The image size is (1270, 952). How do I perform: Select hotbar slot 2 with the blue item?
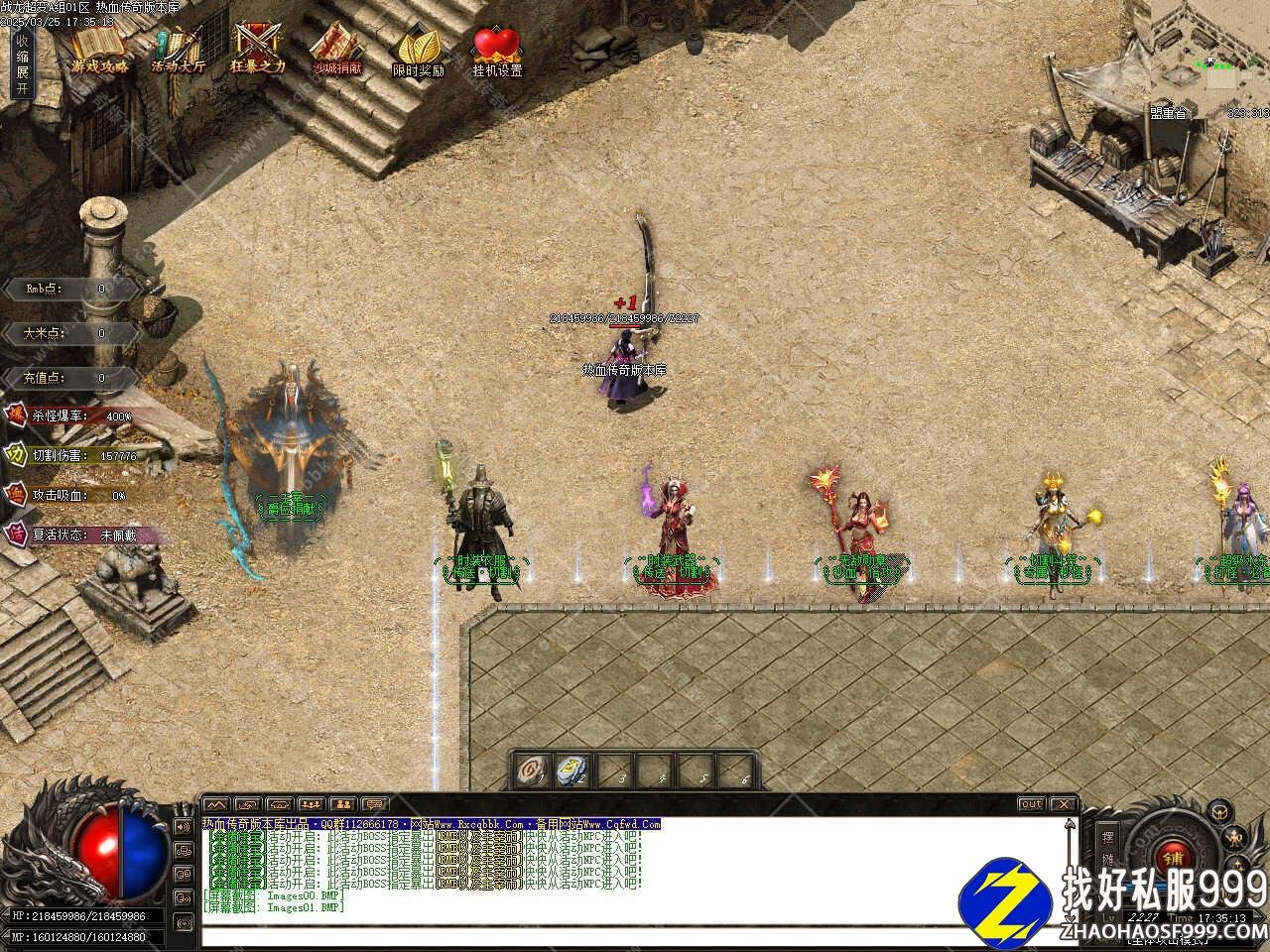pos(572,771)
